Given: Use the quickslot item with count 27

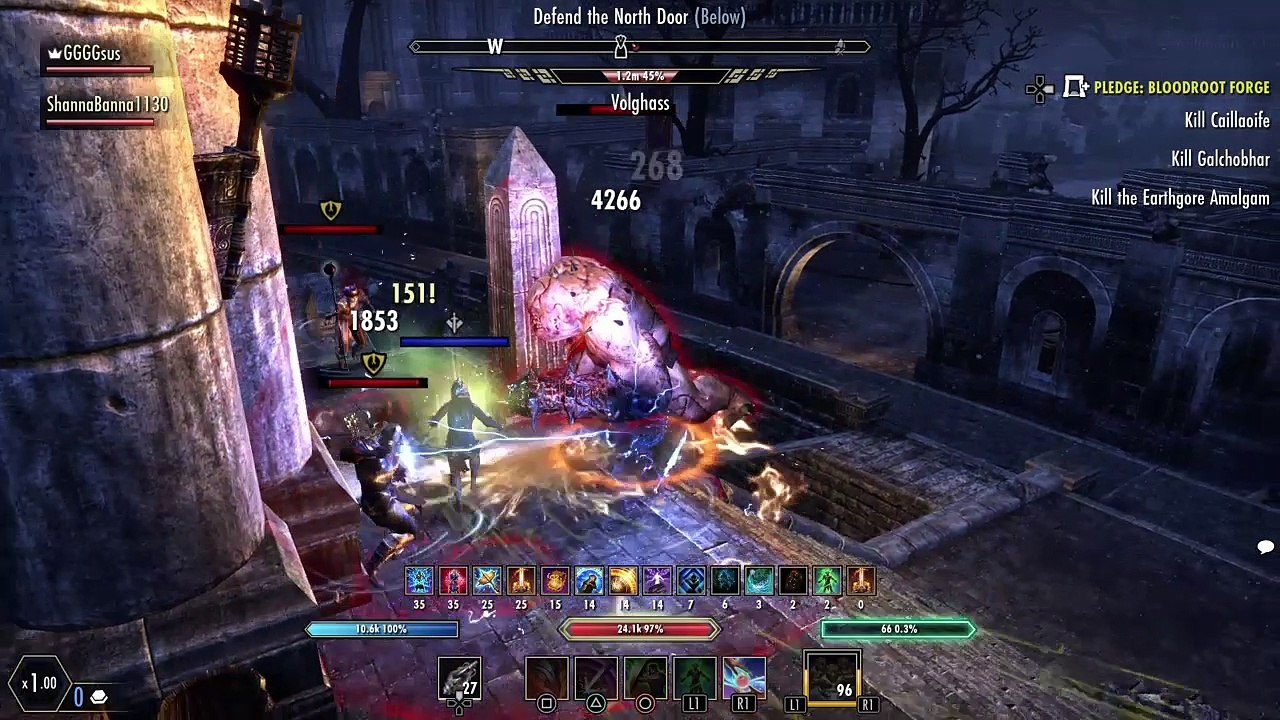Looking at the screenshot, I should tap(459, 679).
